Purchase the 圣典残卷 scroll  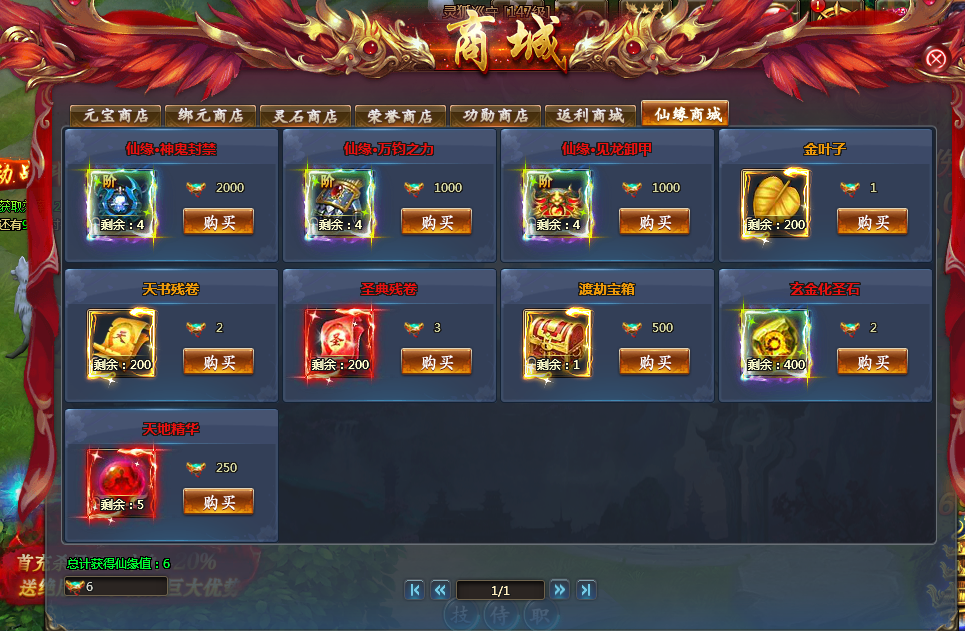point(436,362)
